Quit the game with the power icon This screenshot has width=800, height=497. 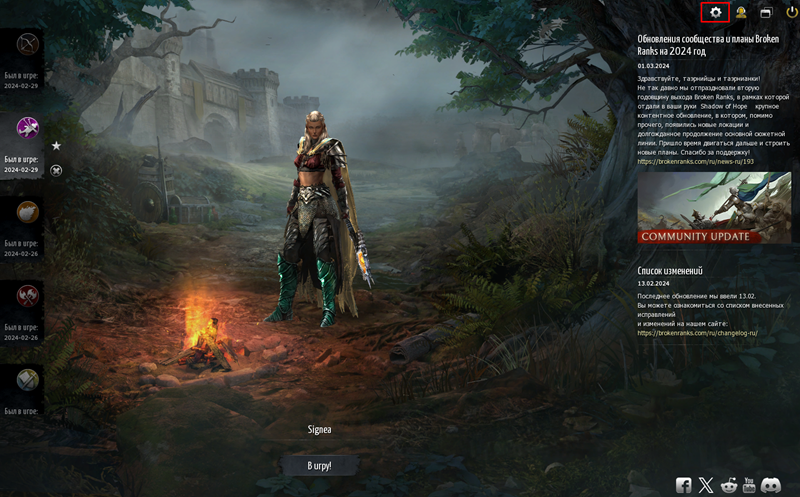791,13
